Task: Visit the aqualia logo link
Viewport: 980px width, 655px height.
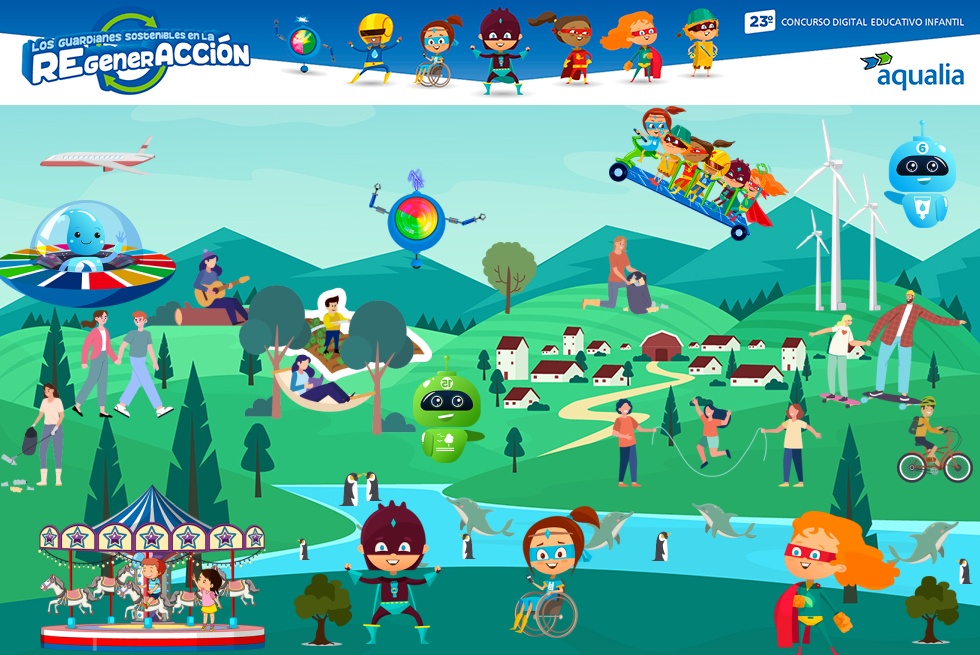Action: [x=911, y=69]
